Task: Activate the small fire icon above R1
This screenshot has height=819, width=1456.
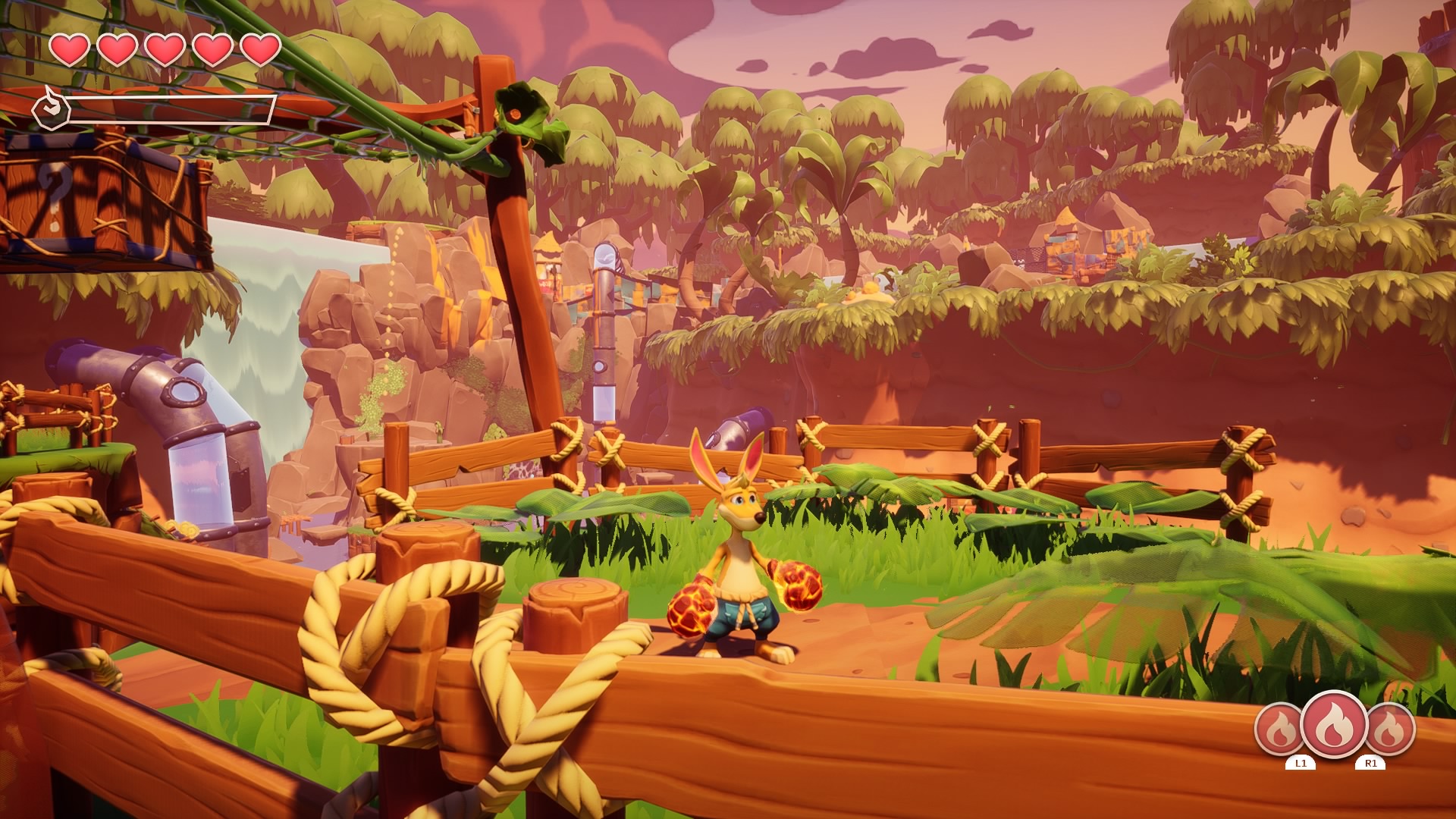Action: (x=1389, y=730)
